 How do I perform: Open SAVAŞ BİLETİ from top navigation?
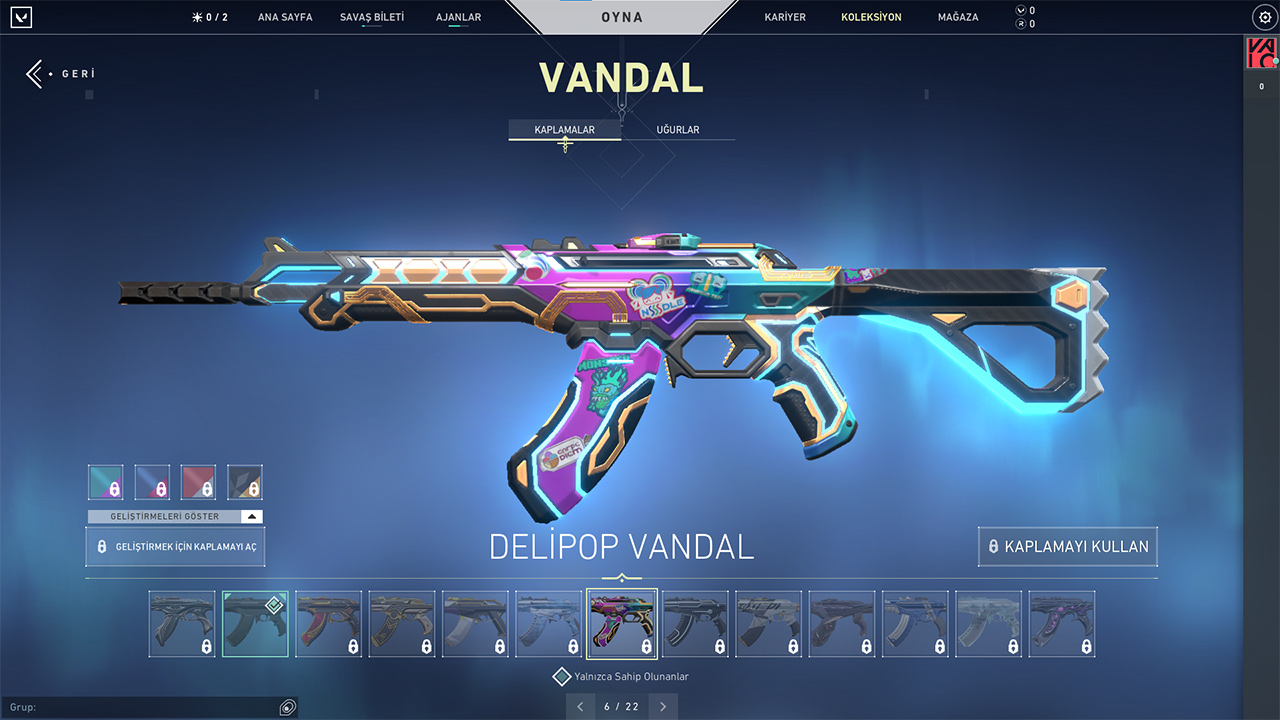point(372,17)
